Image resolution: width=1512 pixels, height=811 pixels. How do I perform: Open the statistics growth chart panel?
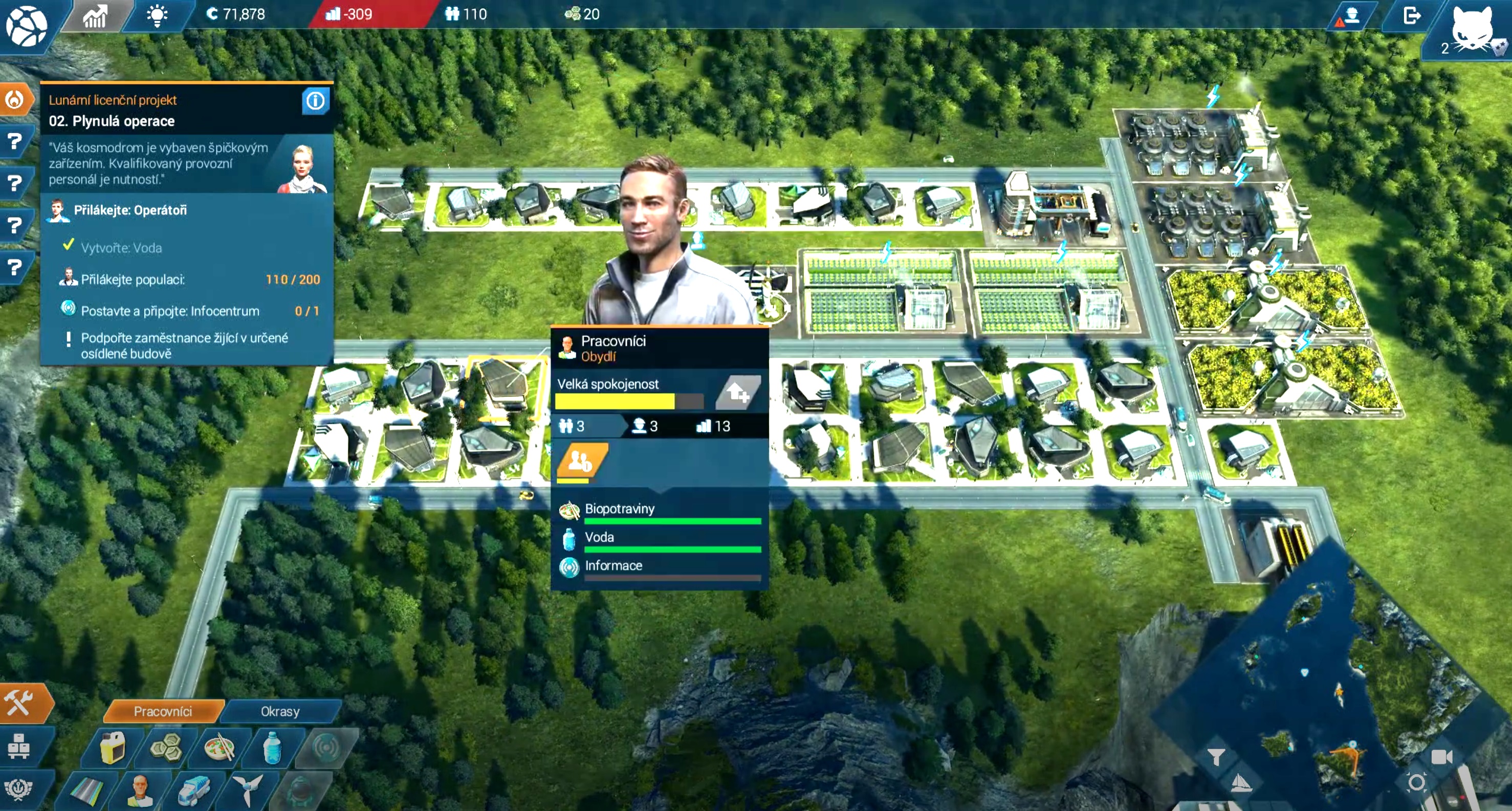click(x=95, y=15)
